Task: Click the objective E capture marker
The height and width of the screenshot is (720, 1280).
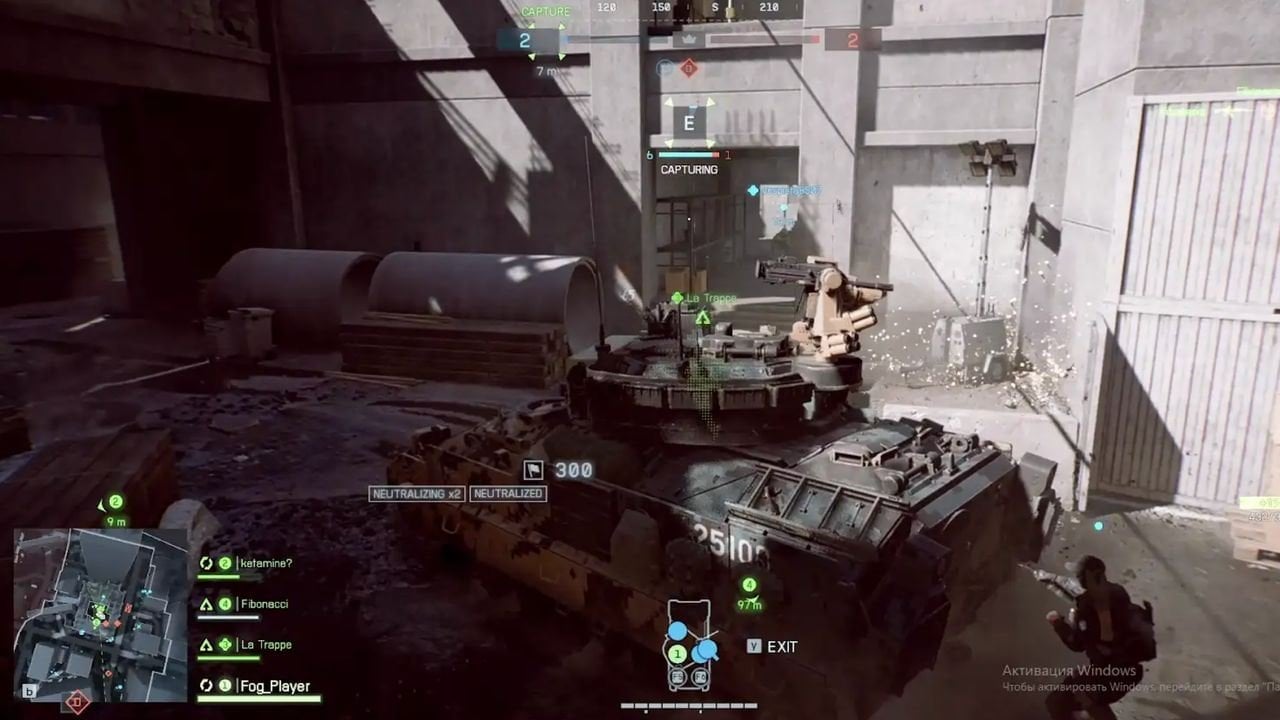Action: click(x=688, y=124)
